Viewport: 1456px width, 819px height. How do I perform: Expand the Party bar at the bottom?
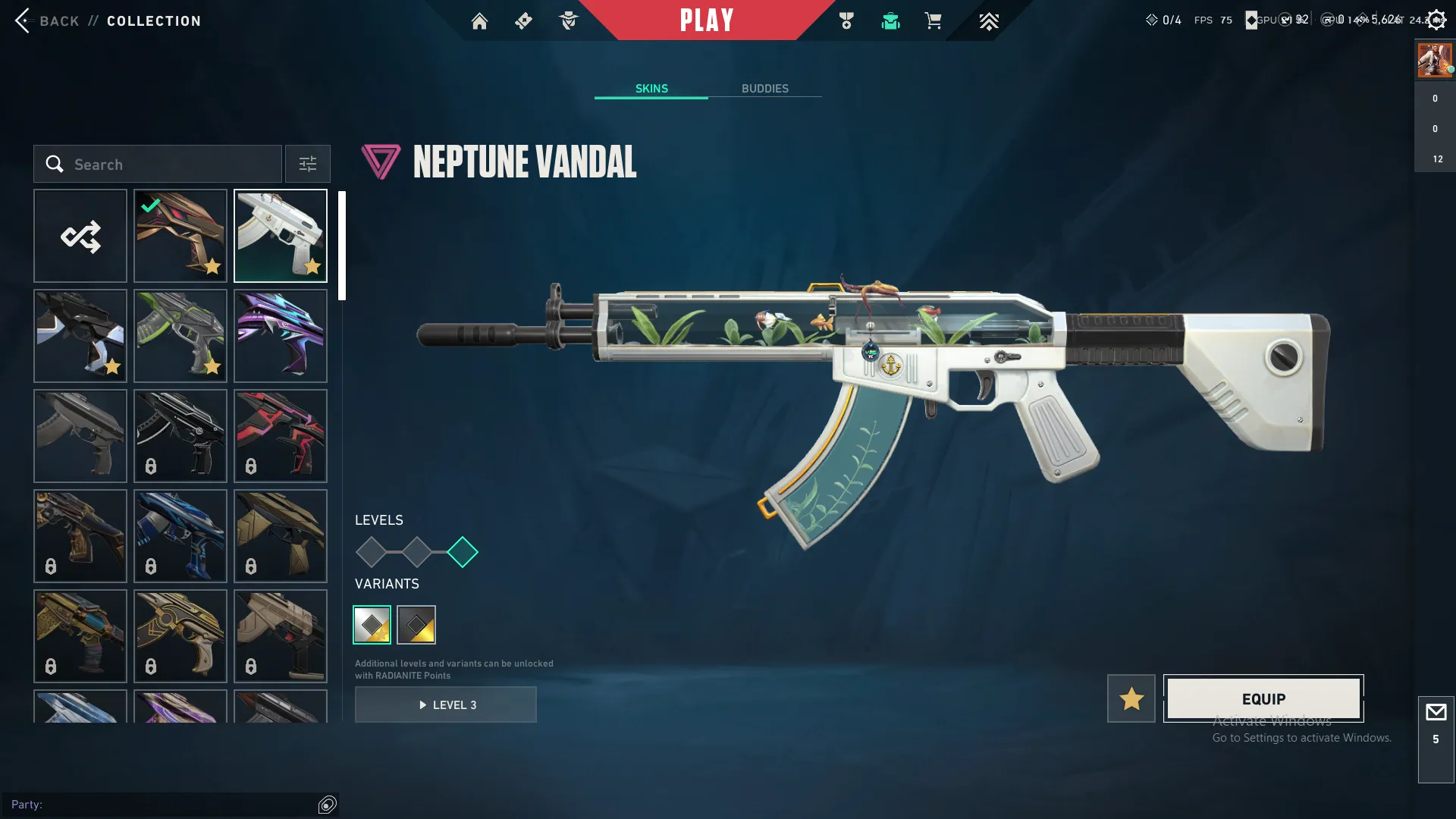[152, 805]
